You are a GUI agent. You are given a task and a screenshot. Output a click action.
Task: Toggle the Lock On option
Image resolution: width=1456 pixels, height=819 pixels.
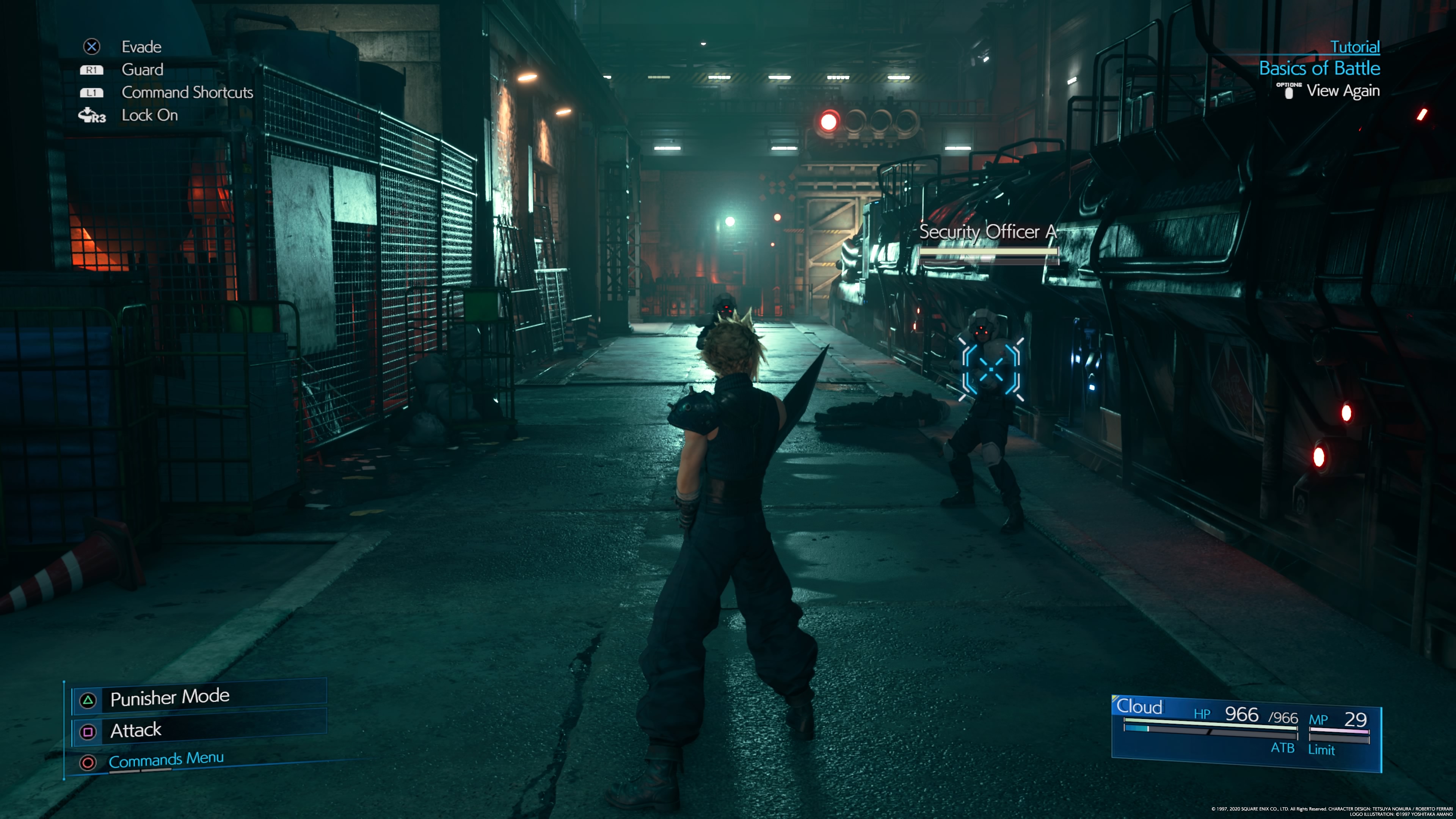coord(150,115)
